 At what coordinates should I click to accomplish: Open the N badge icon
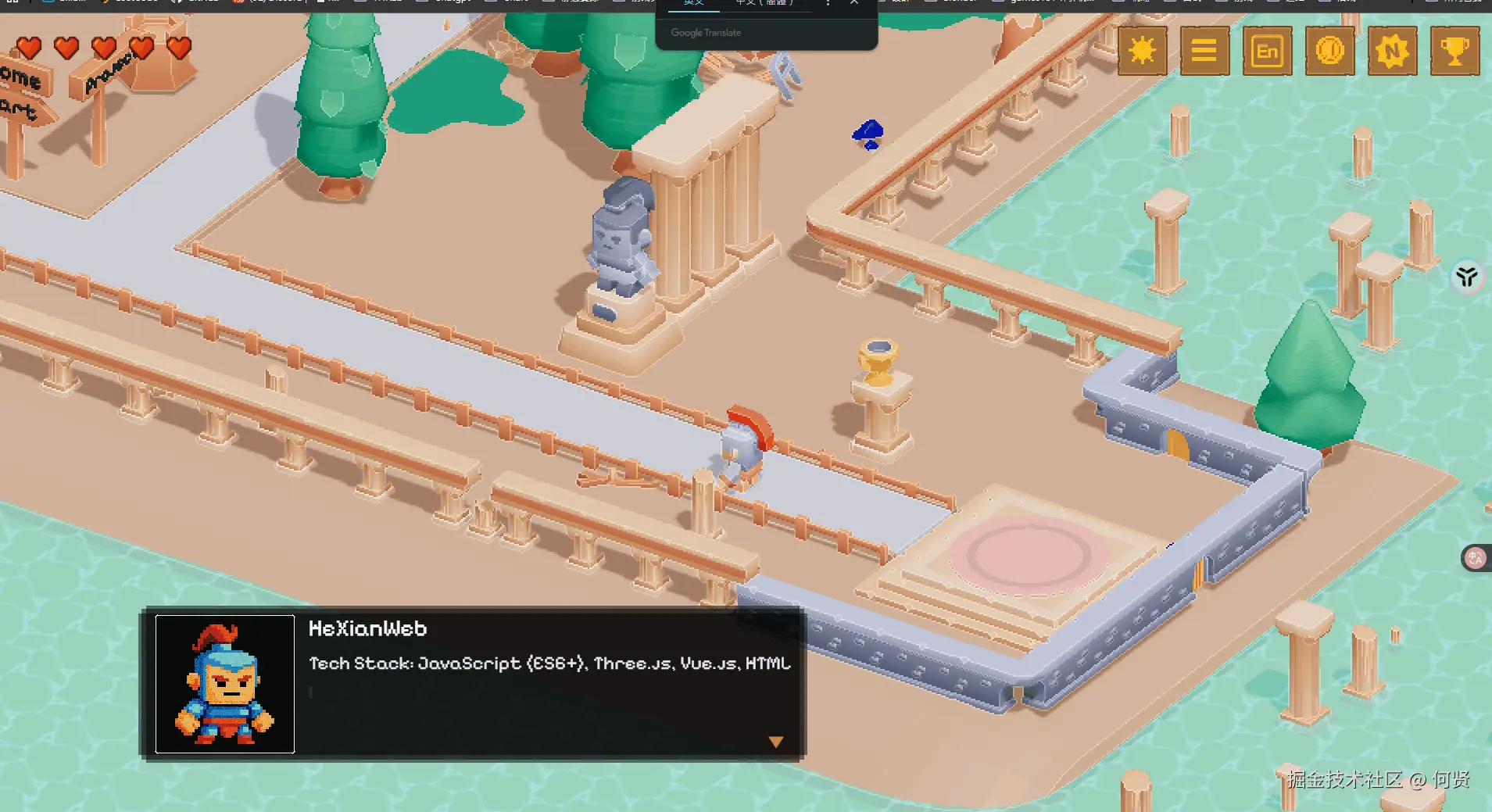point(1392,52)
